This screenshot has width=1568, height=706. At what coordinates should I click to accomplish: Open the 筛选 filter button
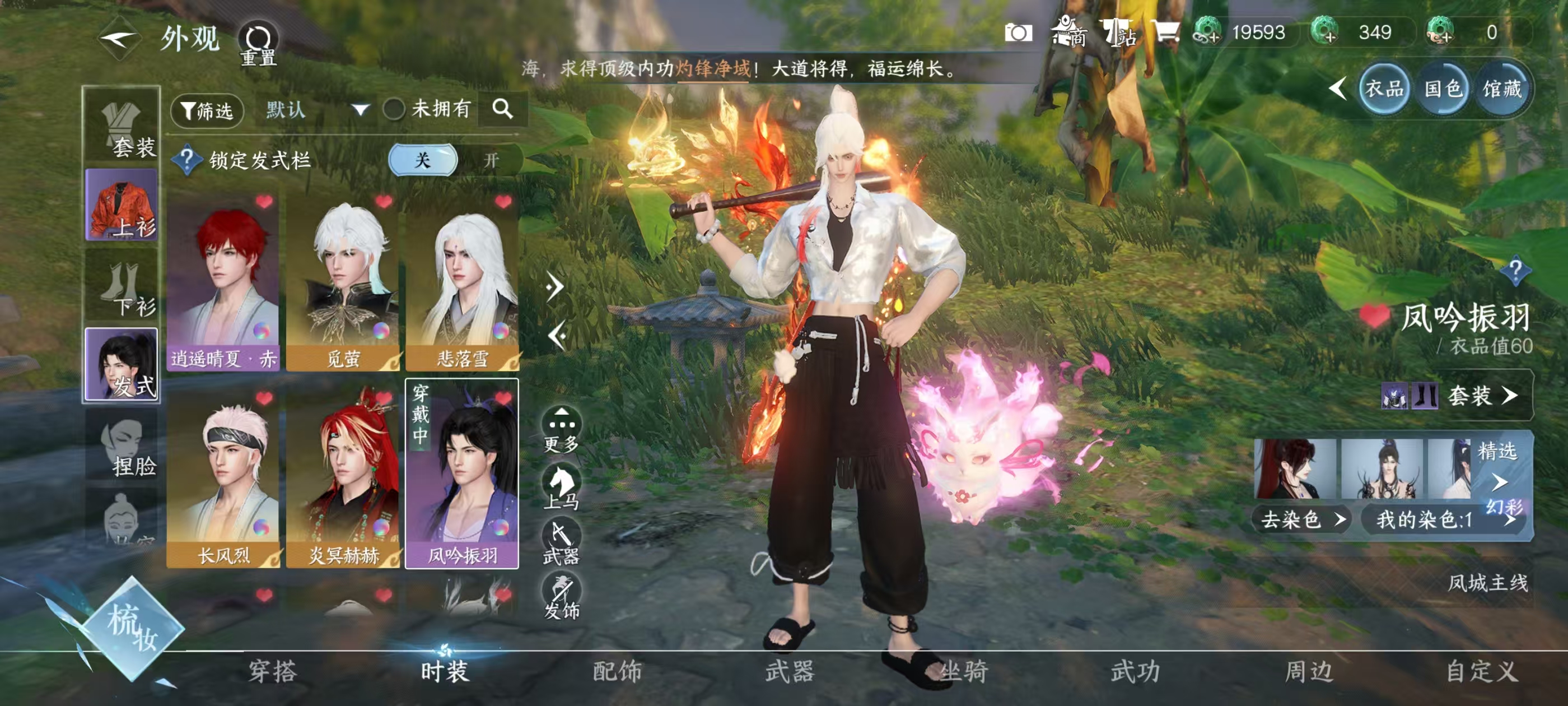[x=208, y=111]
